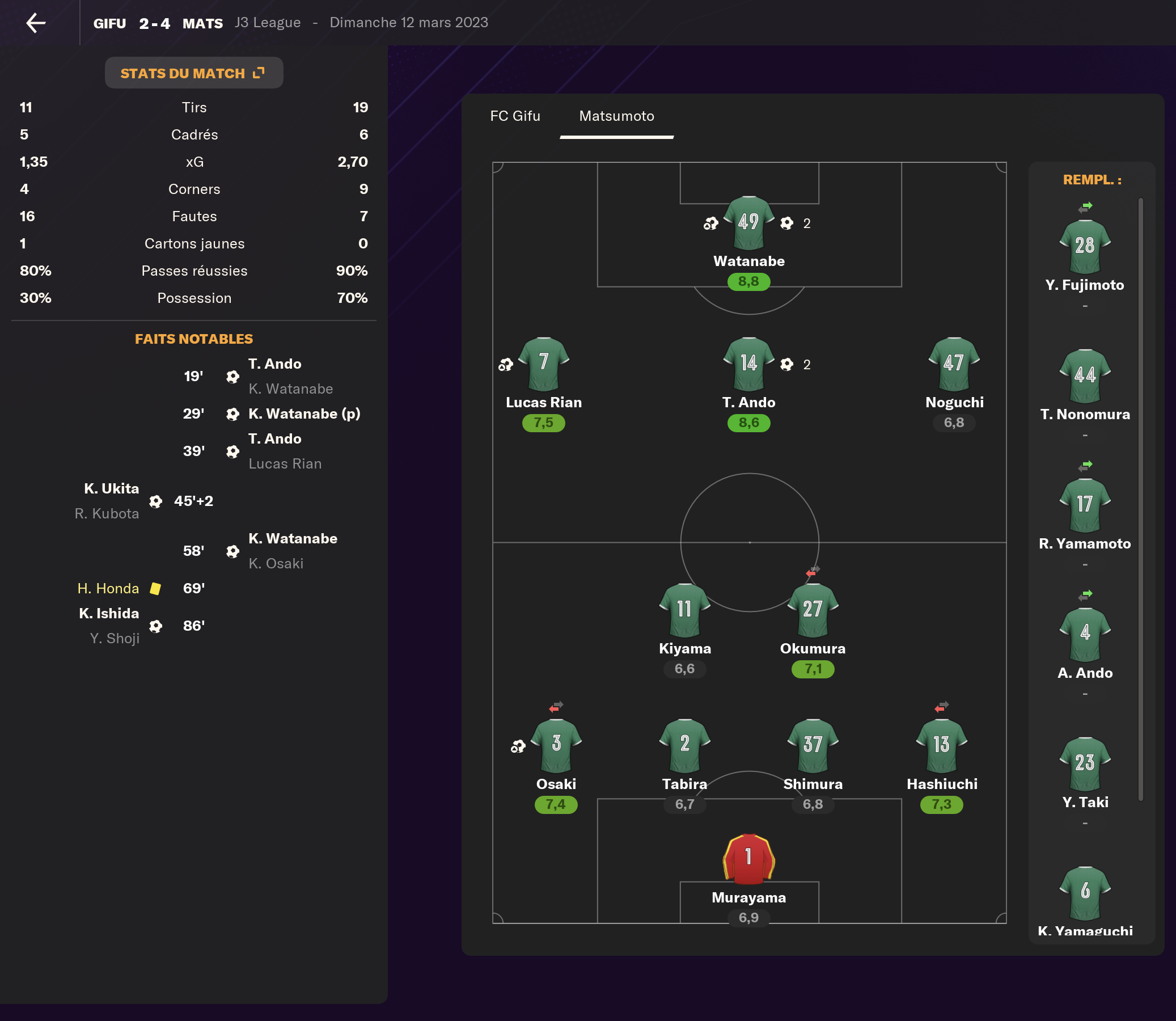Pick T. Ando's number 14 shirt
Screen dimensions: 1176x1021
tap(748, 364)
